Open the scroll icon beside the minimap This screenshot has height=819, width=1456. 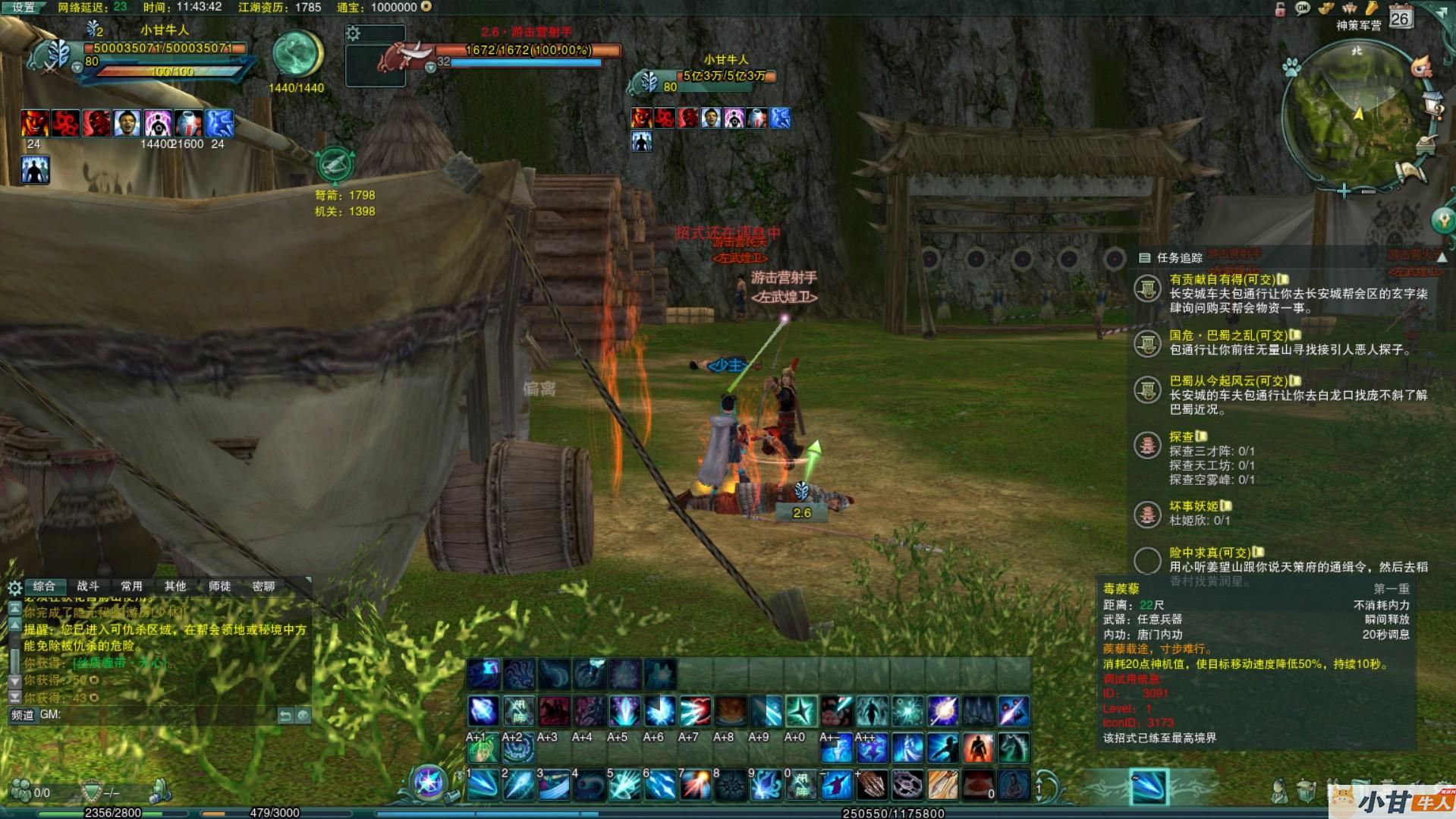pyautogui.click(x=1413, y=172)
